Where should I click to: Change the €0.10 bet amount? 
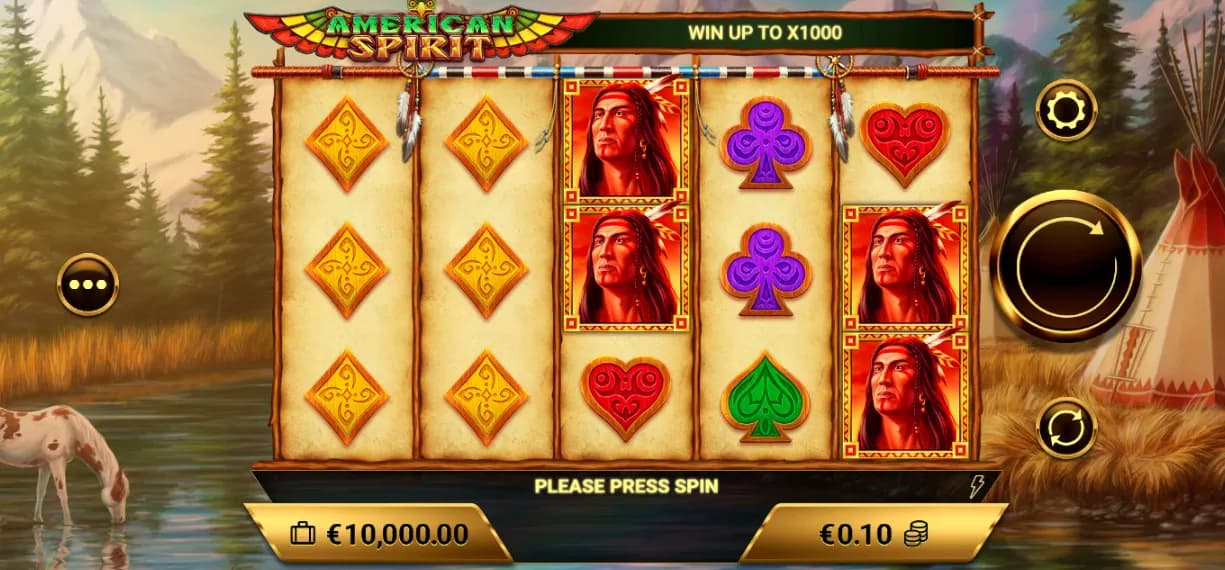pos(872,534)
